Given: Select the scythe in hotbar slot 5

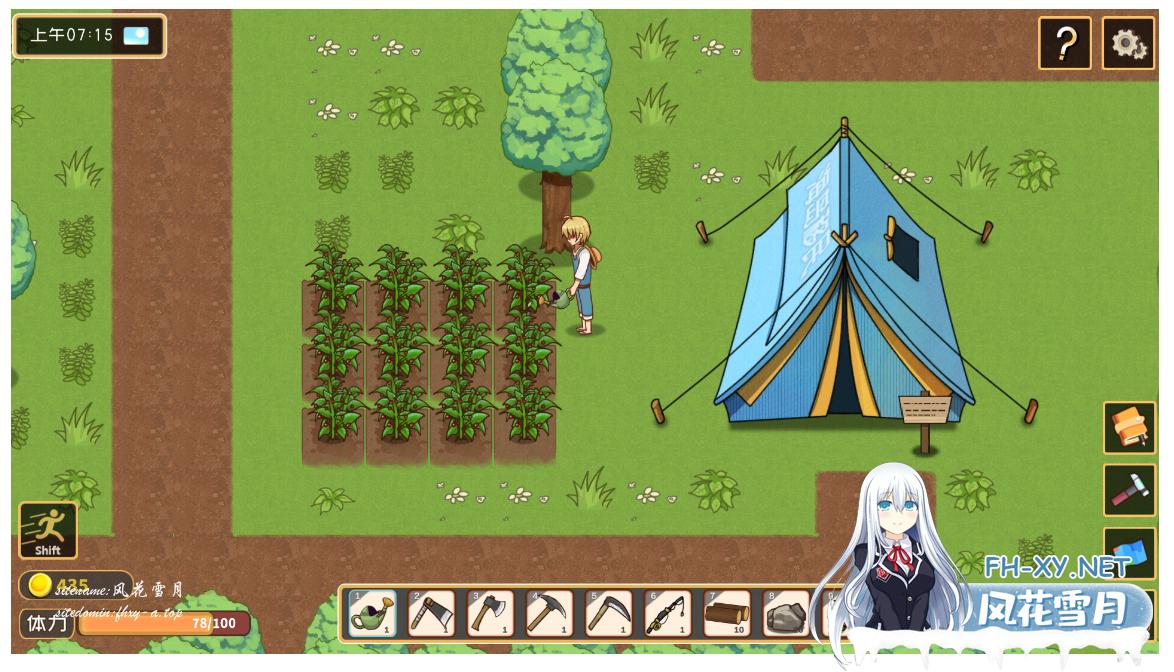Looking at the screenshot, I should [608, 613].
